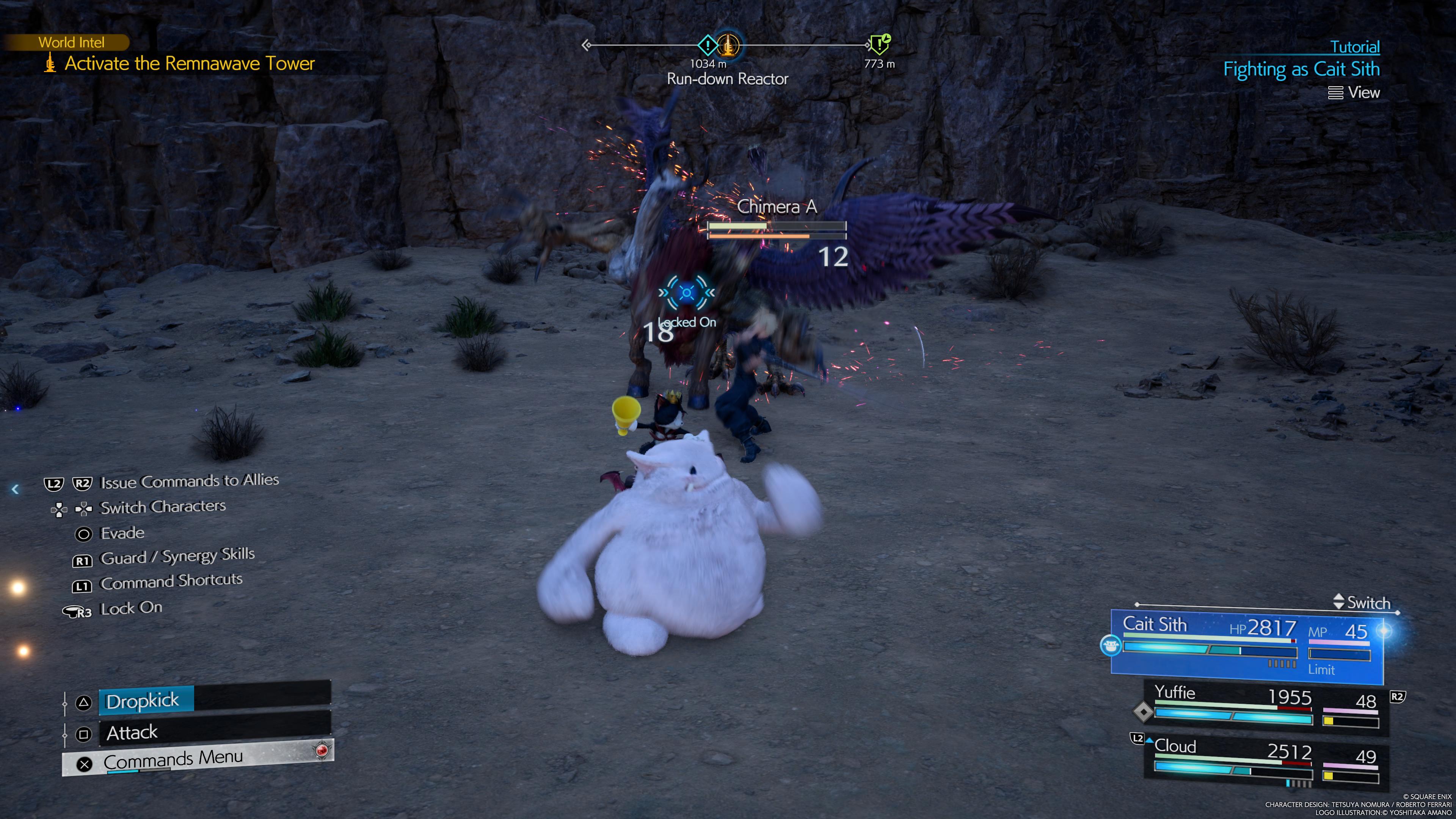This screenshot has width=1456, height=819.
Task: Select the Chimera A enemy nameplate
Action: tap(777, 207)
